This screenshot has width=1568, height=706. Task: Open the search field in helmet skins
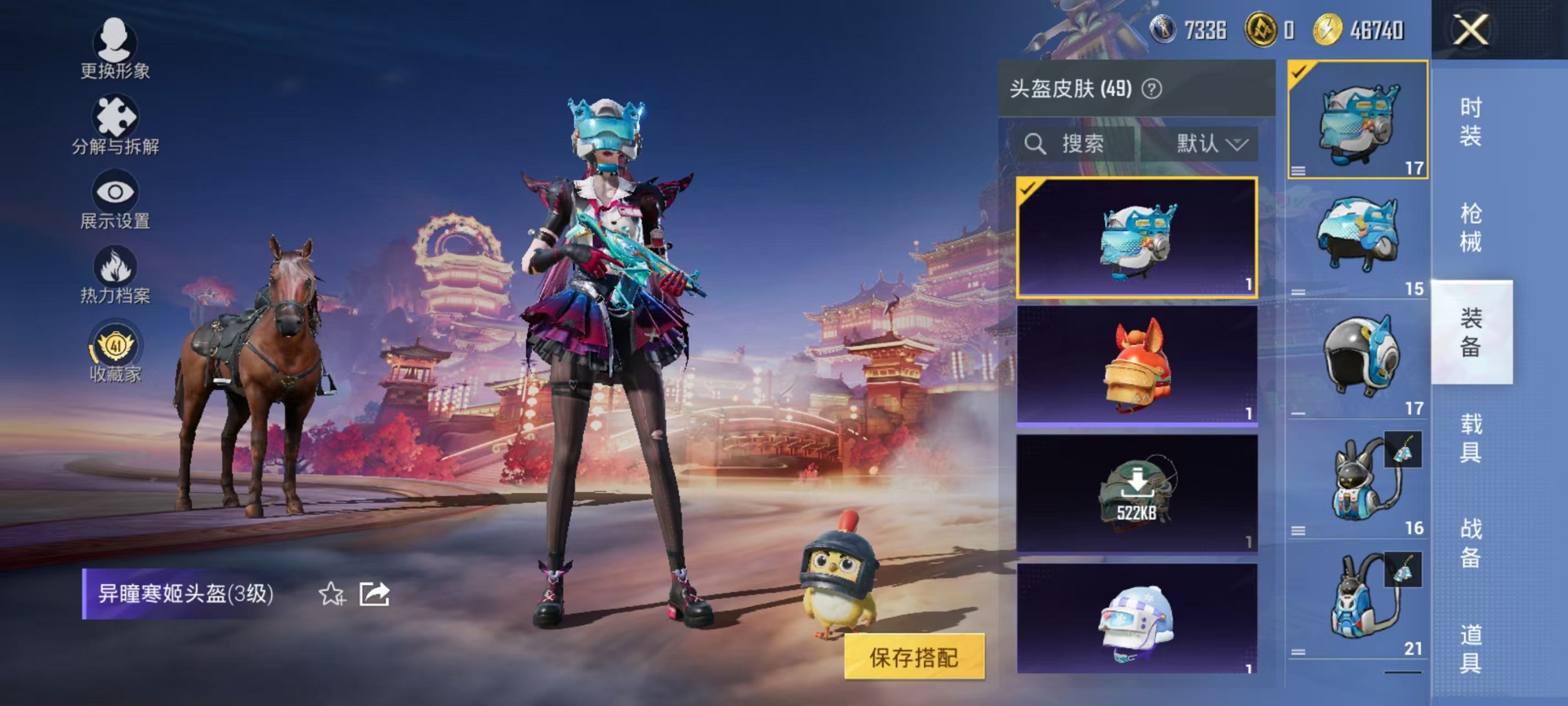[x=1070, y=144]
